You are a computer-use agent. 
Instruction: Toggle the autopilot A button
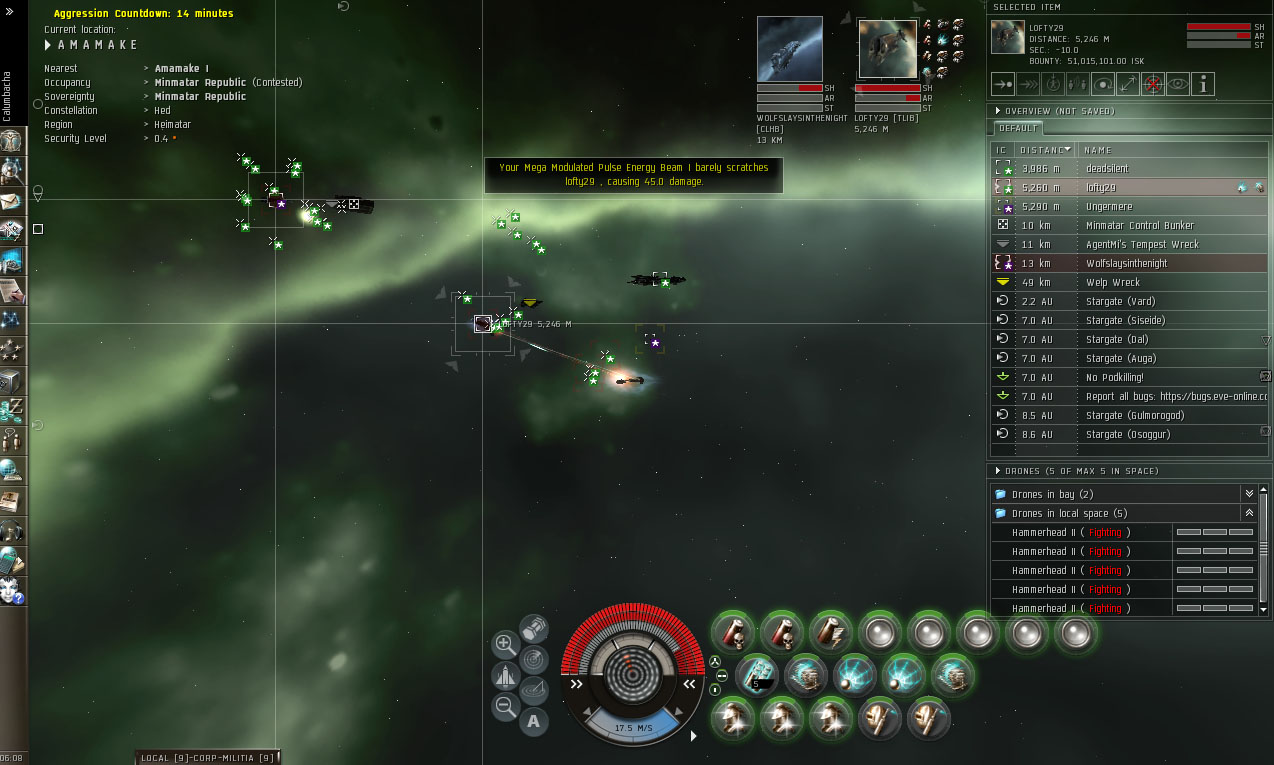click(533, 720)
